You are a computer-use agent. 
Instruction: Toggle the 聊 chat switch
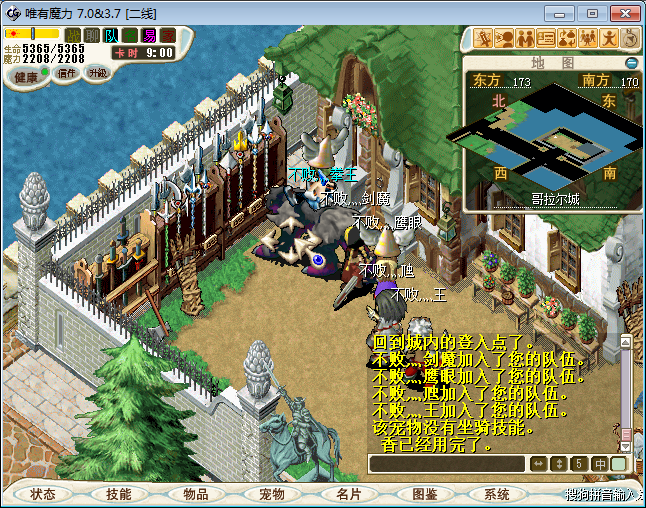(x=91, y=35)
